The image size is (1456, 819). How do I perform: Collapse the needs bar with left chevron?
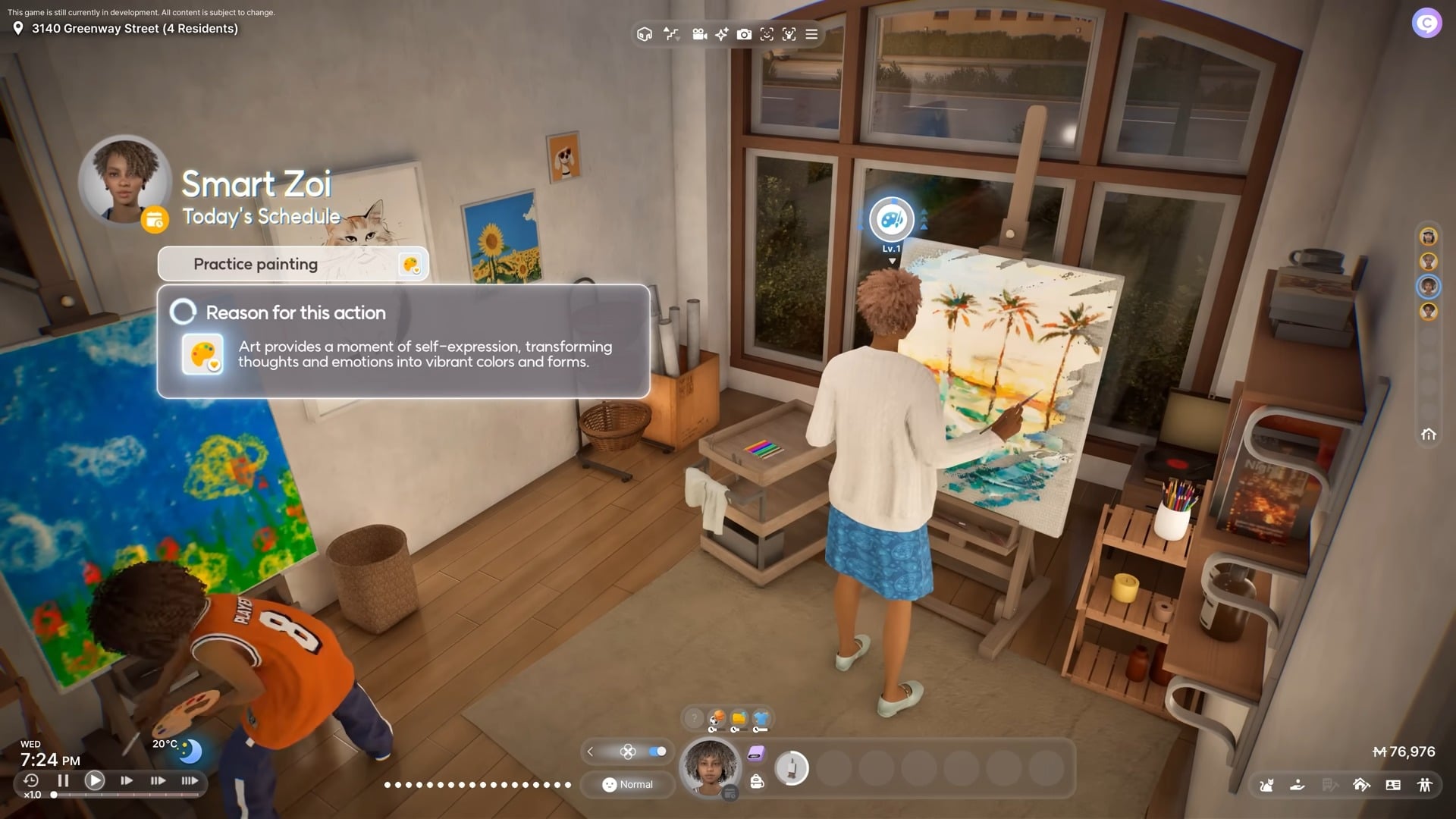590,751
